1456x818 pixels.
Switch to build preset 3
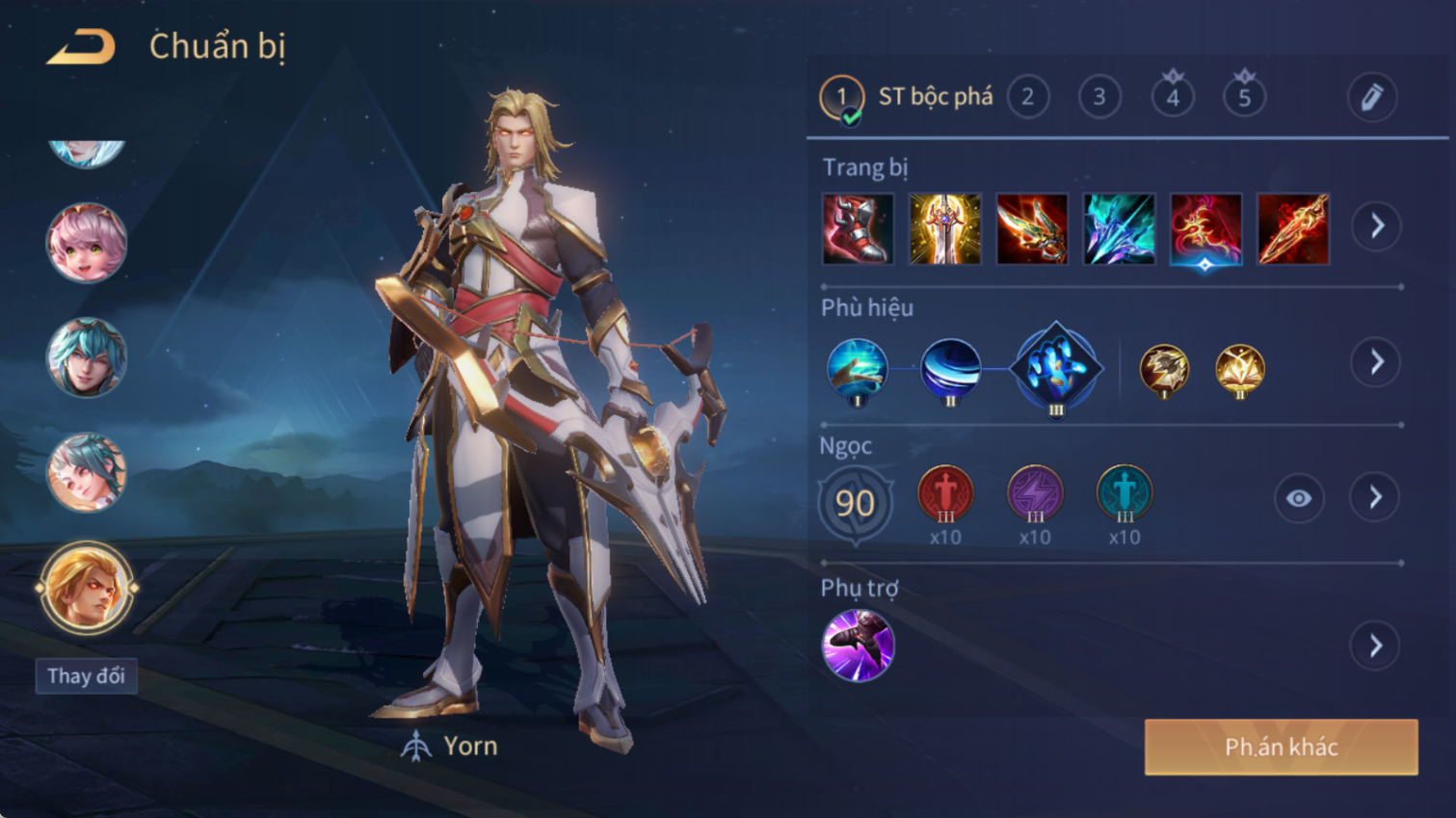pyautogui.click(x=1099, y=97)
